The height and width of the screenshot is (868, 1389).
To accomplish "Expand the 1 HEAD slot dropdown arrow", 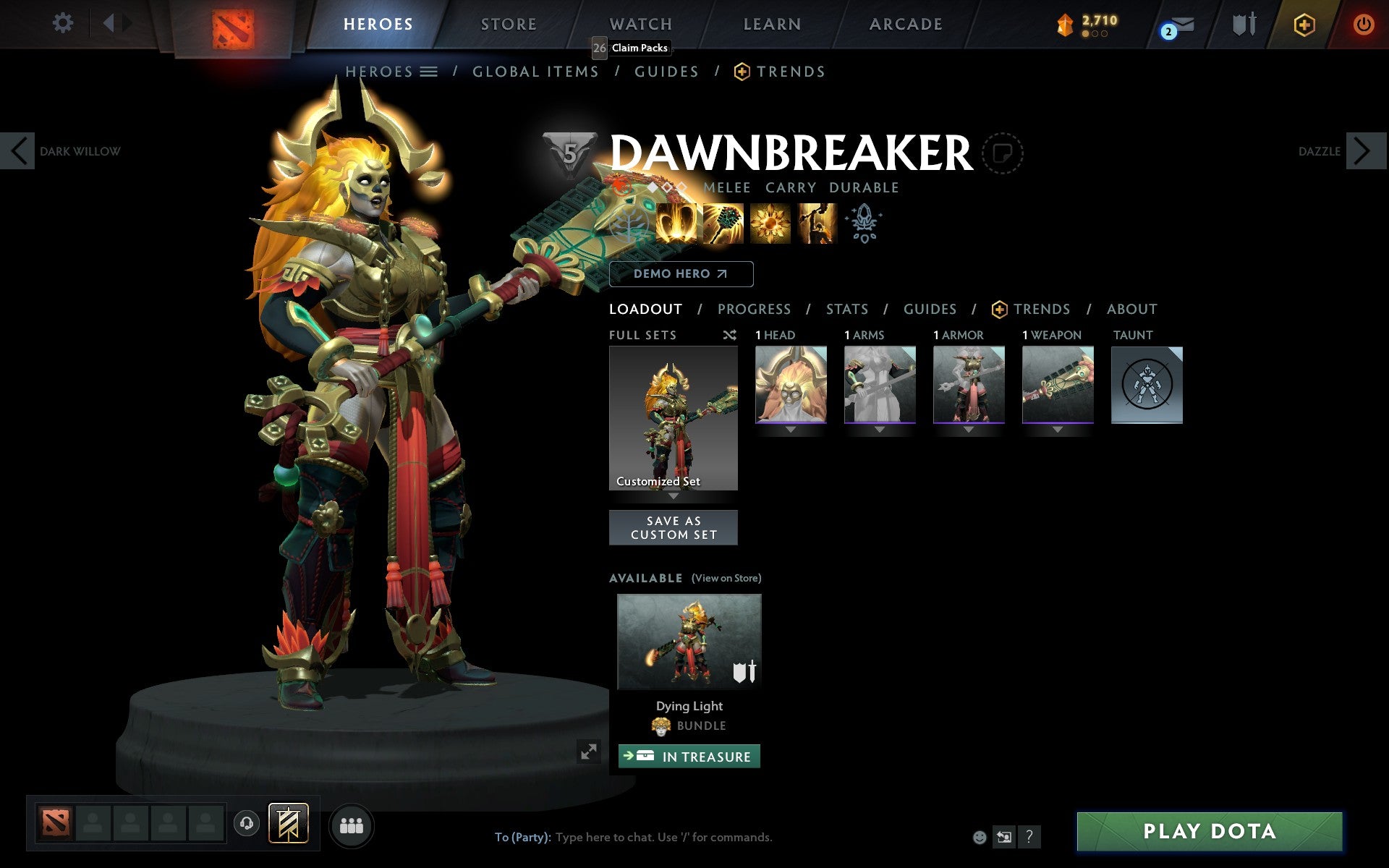I will tap(791, 427).
